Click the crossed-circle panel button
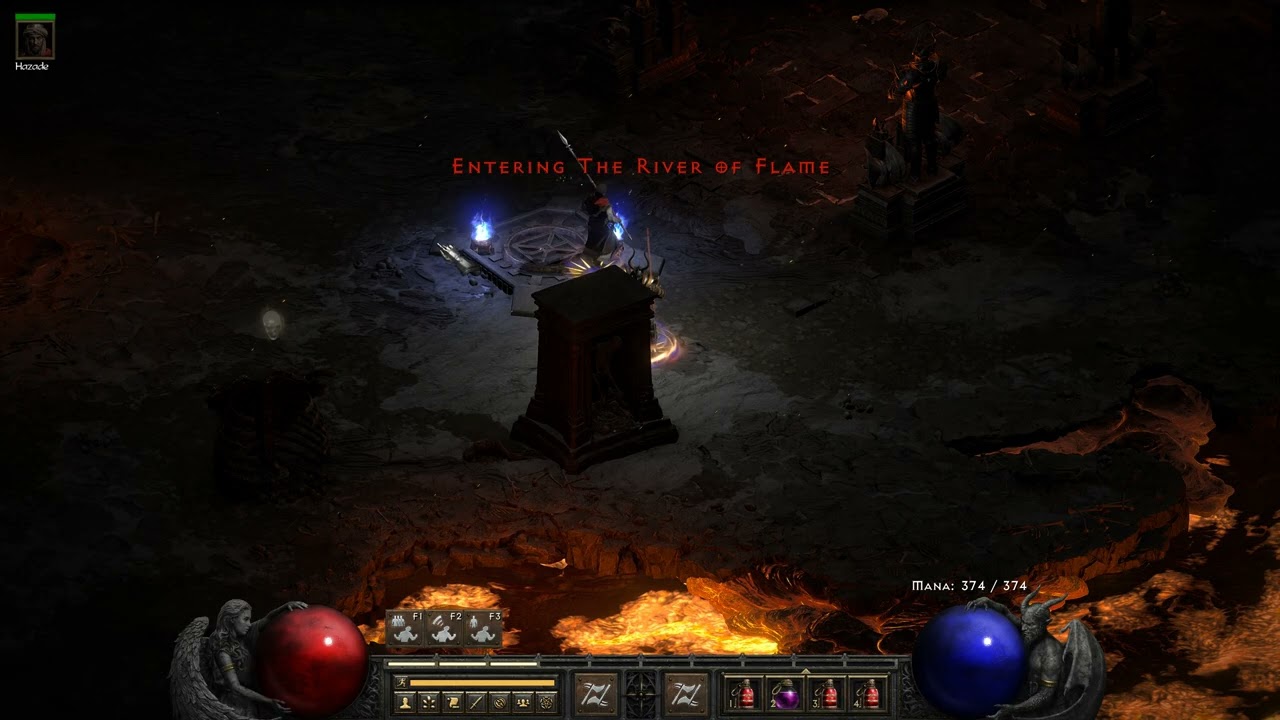The image size is (1280, 720). pos(498,702)
